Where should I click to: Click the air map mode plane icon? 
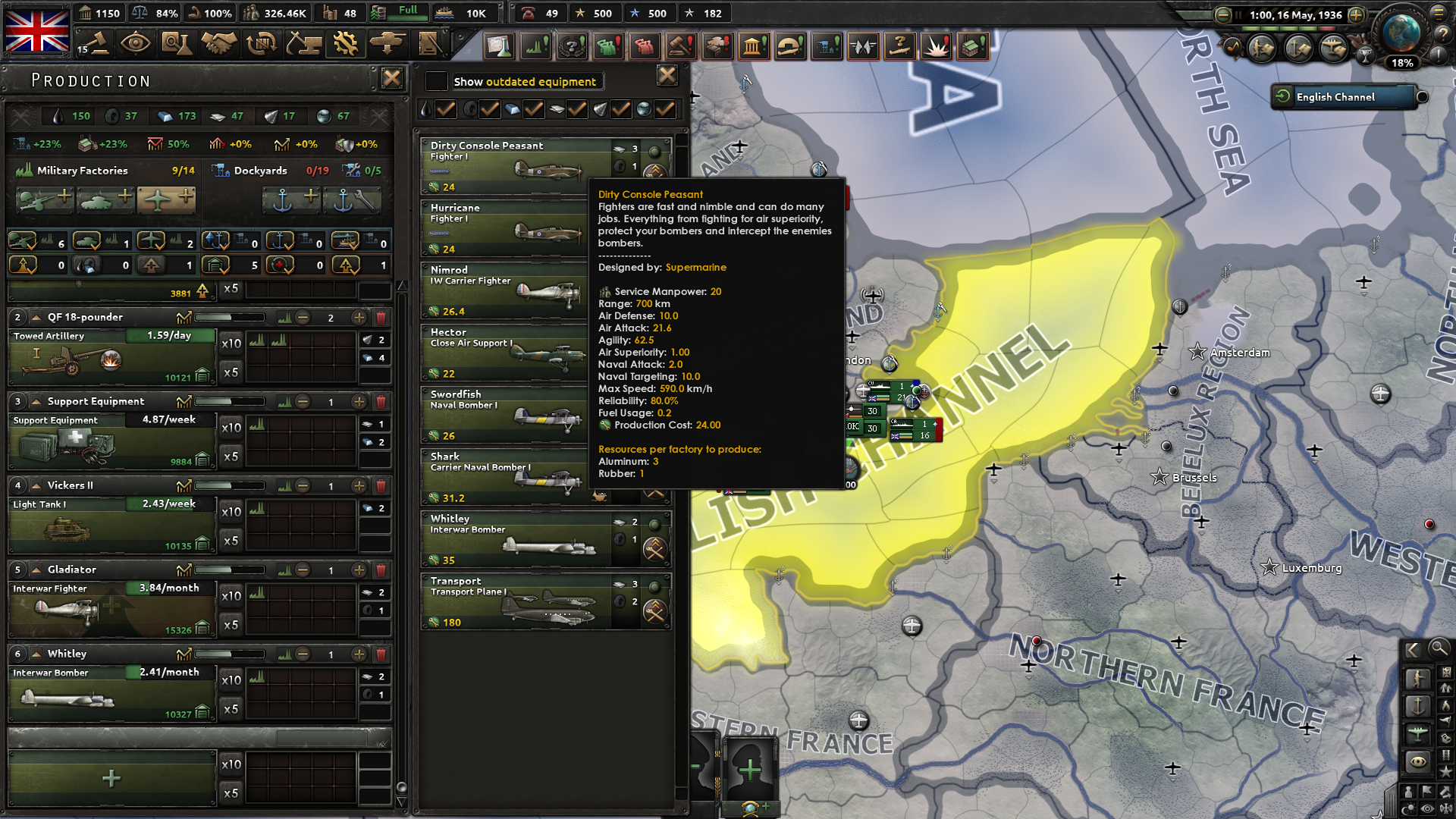(1417, 733)
